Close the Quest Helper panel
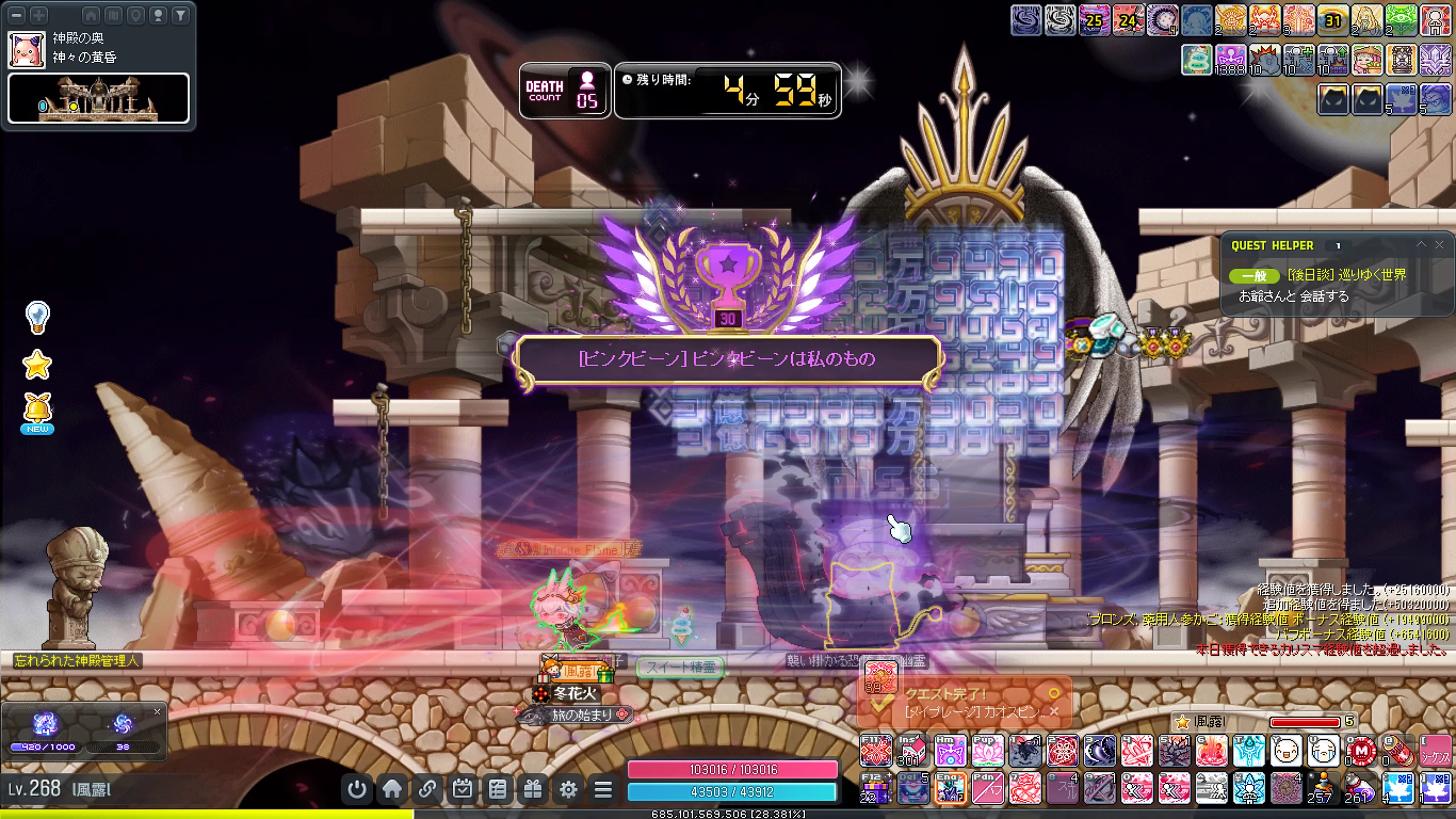 (x=1439, y=245)
